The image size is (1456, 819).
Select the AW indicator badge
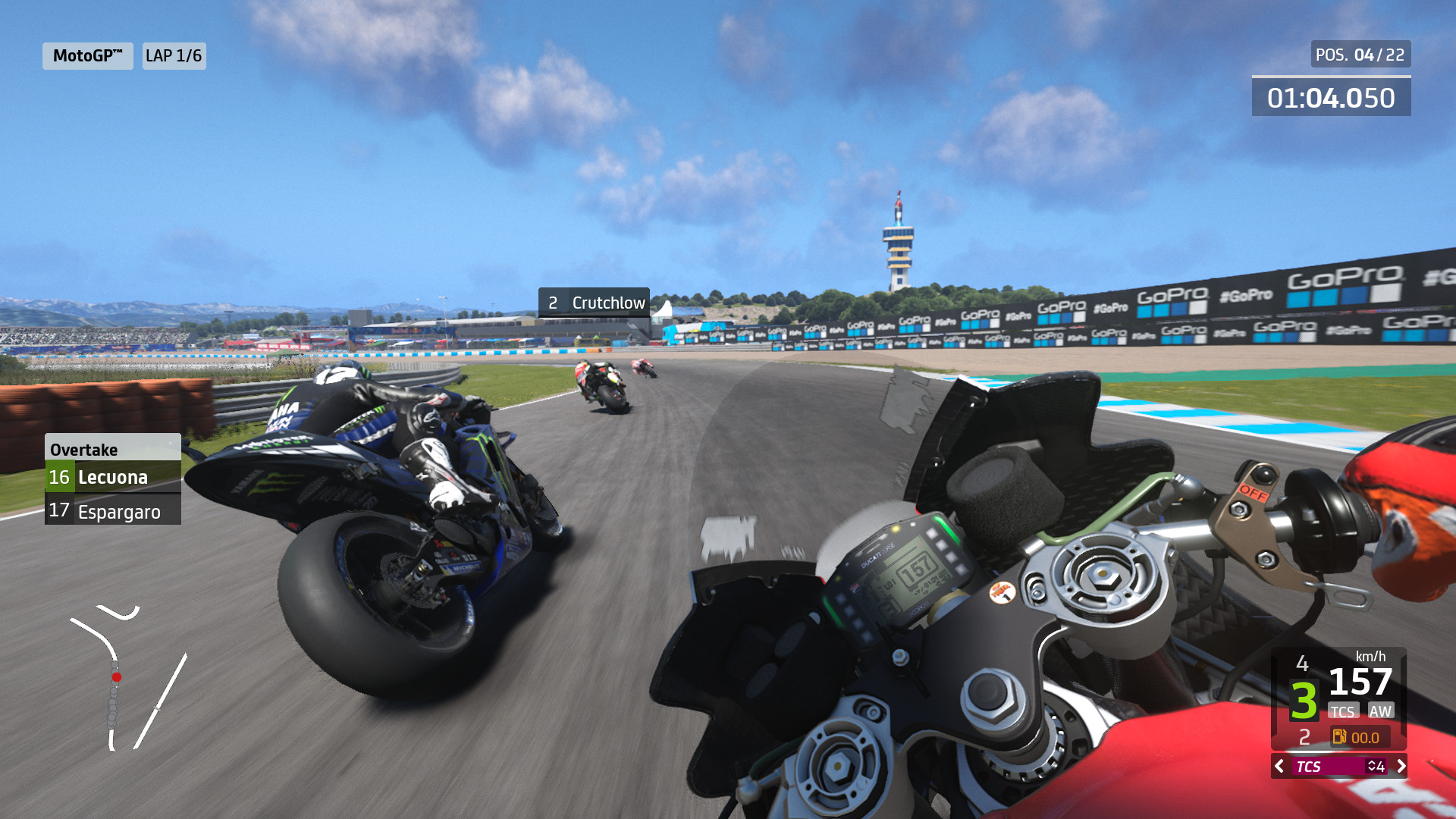tap(1381, 711)
